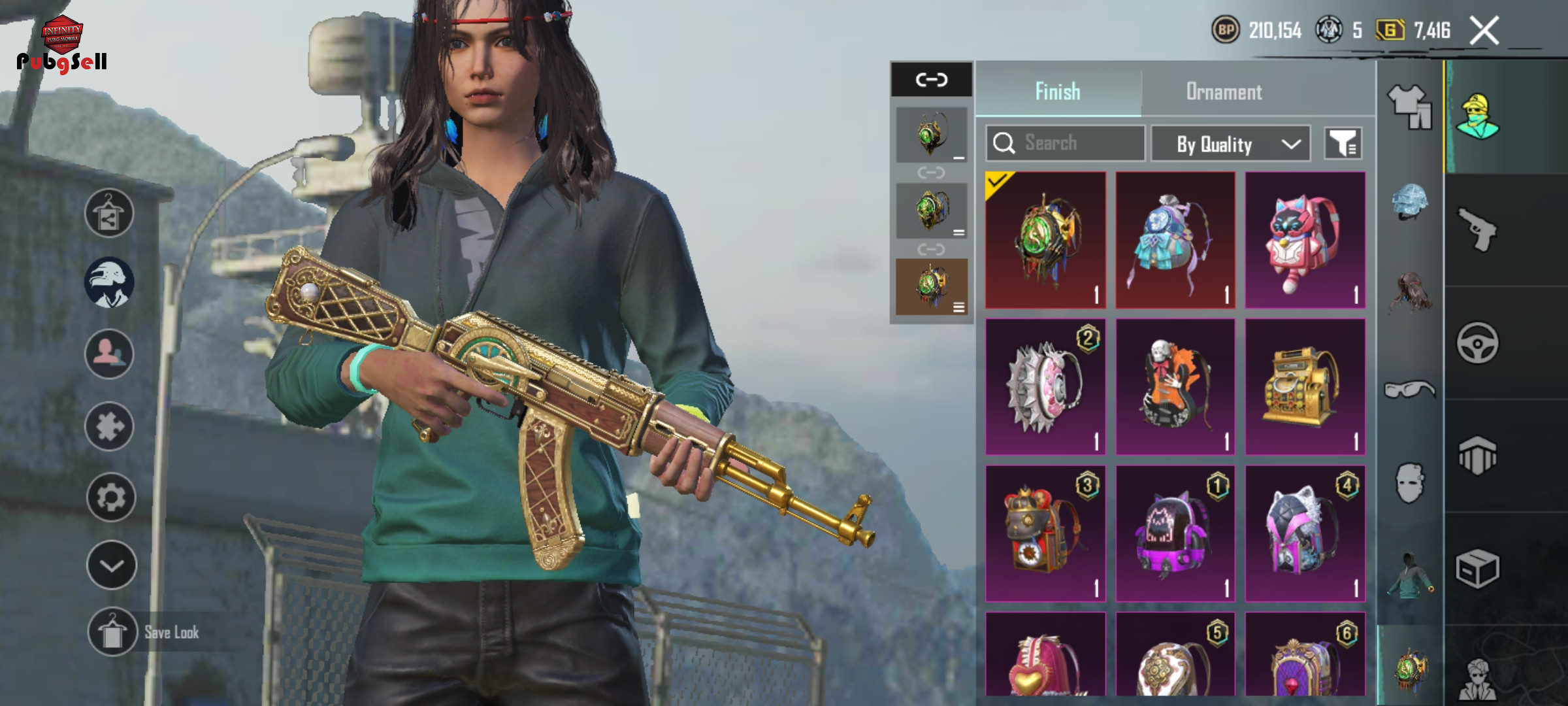The height and width of the screenshot is (706, 1568).
Task: Expand the downward chevron button
Action: [111, 565]
